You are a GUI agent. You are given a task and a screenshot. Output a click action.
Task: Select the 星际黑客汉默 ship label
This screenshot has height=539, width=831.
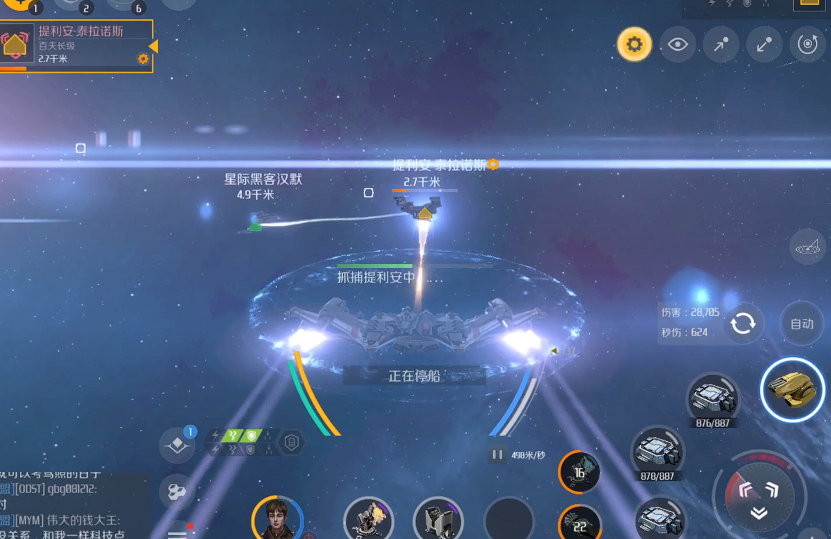(x=262, y=180)
